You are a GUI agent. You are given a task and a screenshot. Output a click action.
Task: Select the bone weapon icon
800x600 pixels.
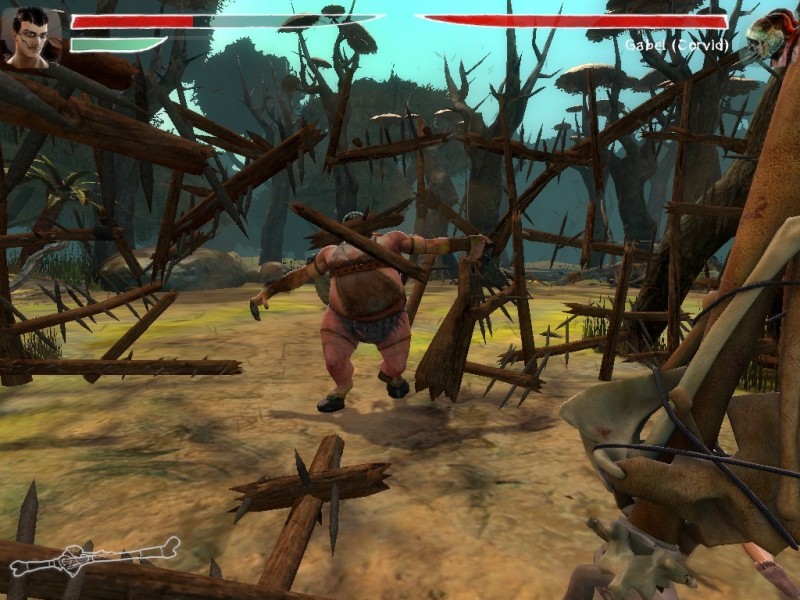94,556
